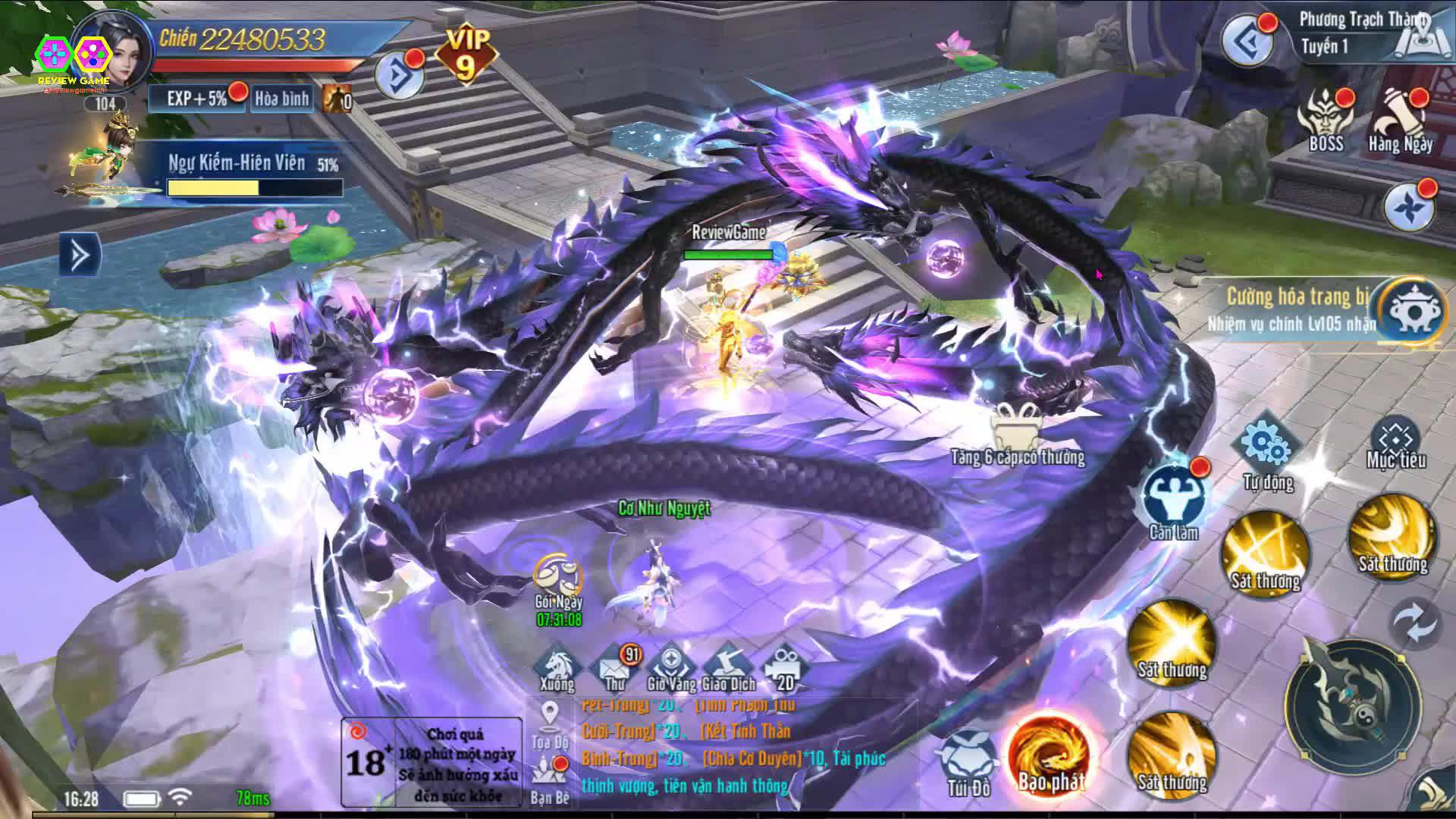Click the Hòa bình PK mode button
This screenshot has height=819, width=1456.
point(282,99)
